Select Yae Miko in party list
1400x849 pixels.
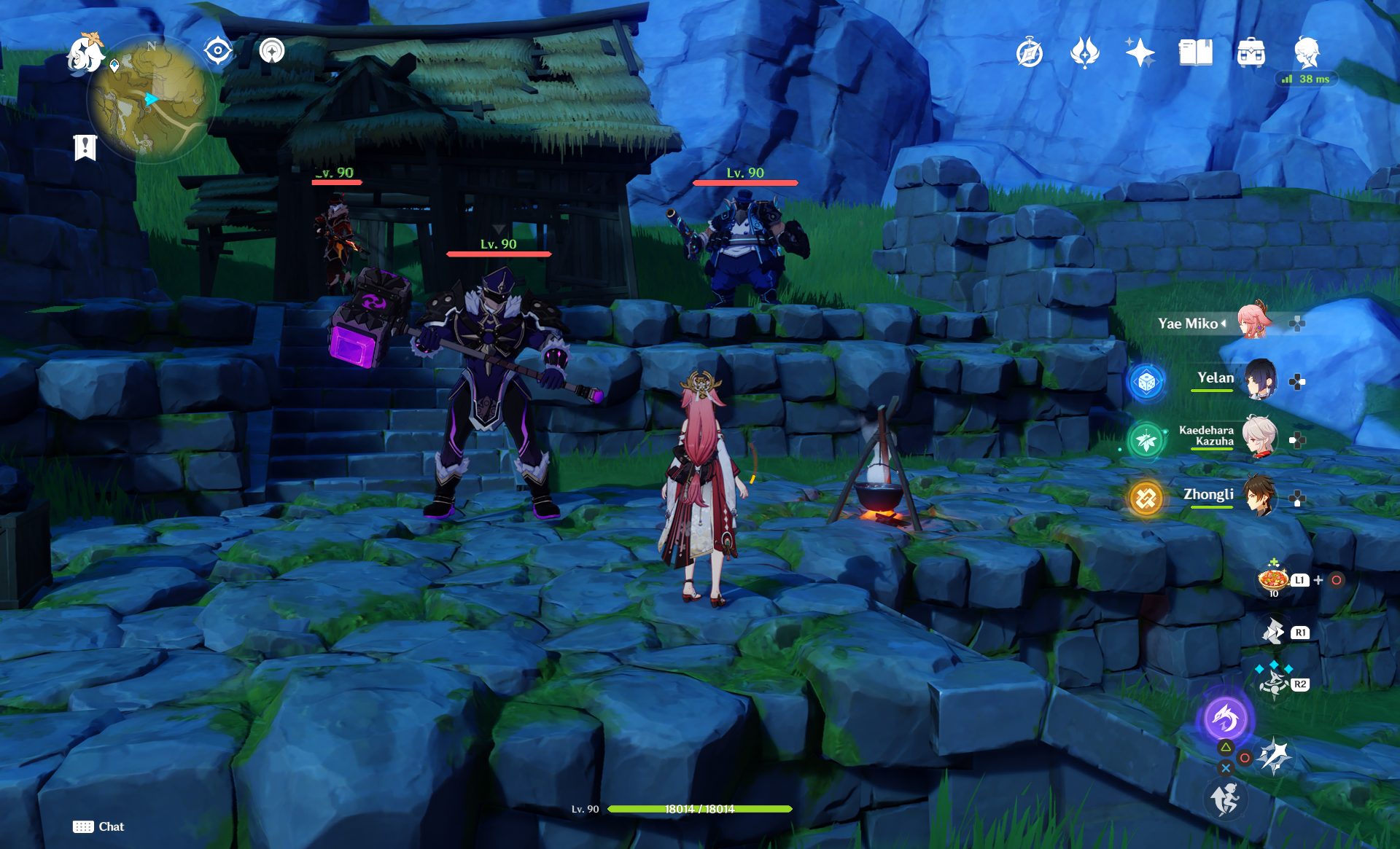coord(1253,323)
